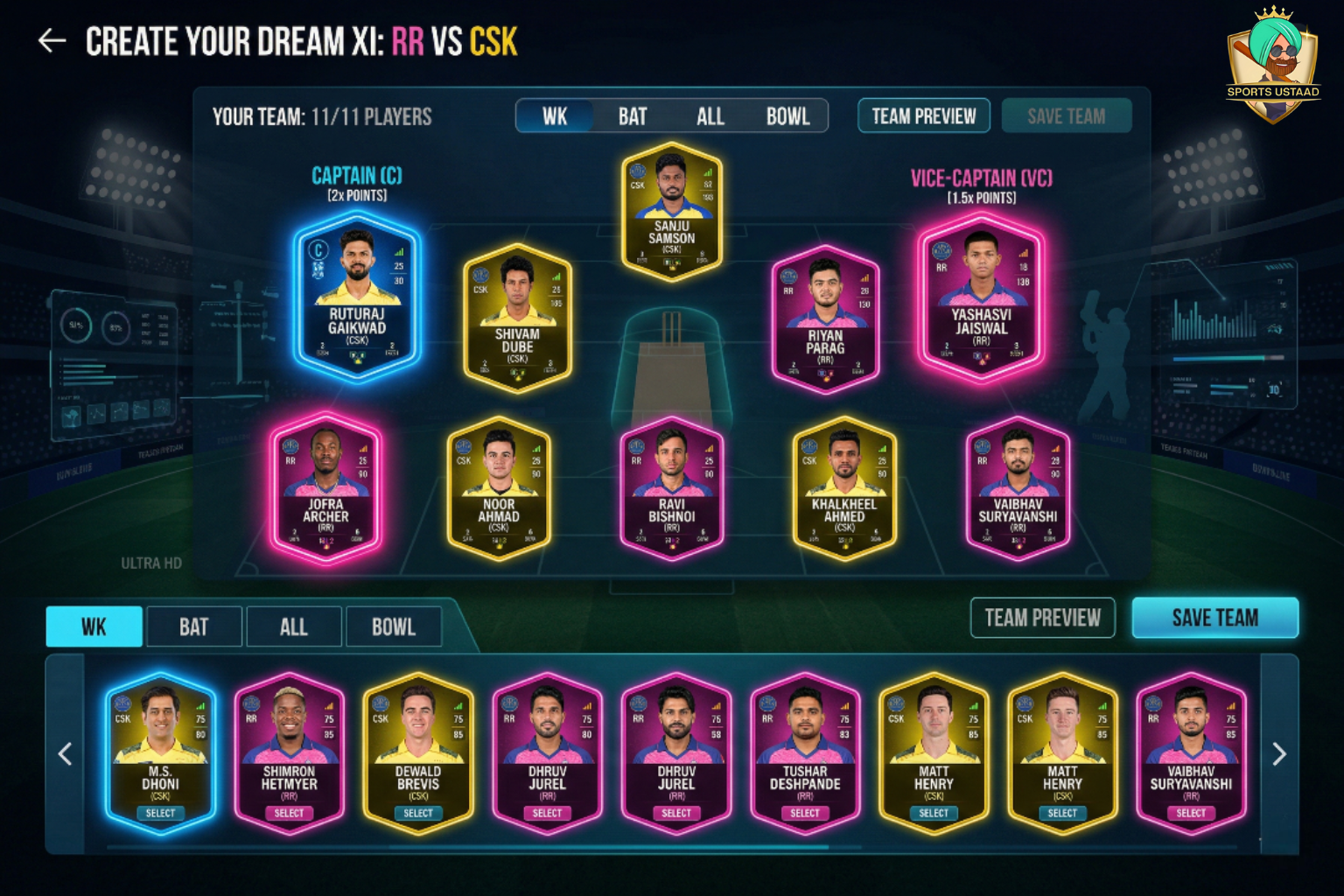Viewport: 1344px width, 896px height.
Task: Open Sanju Samson's card
Action: click(671, 213)
